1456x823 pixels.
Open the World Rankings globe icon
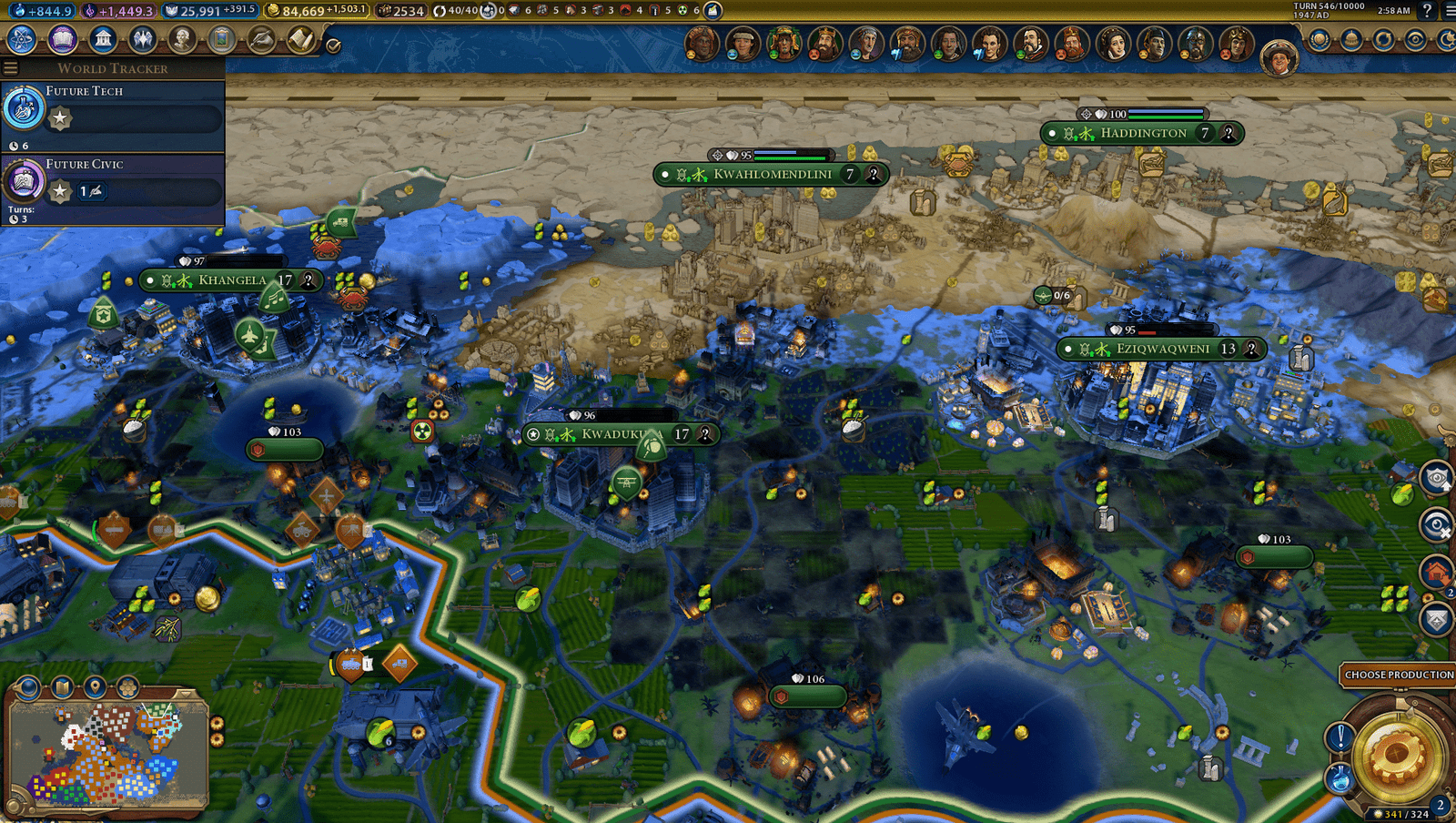click(1319, 40)
